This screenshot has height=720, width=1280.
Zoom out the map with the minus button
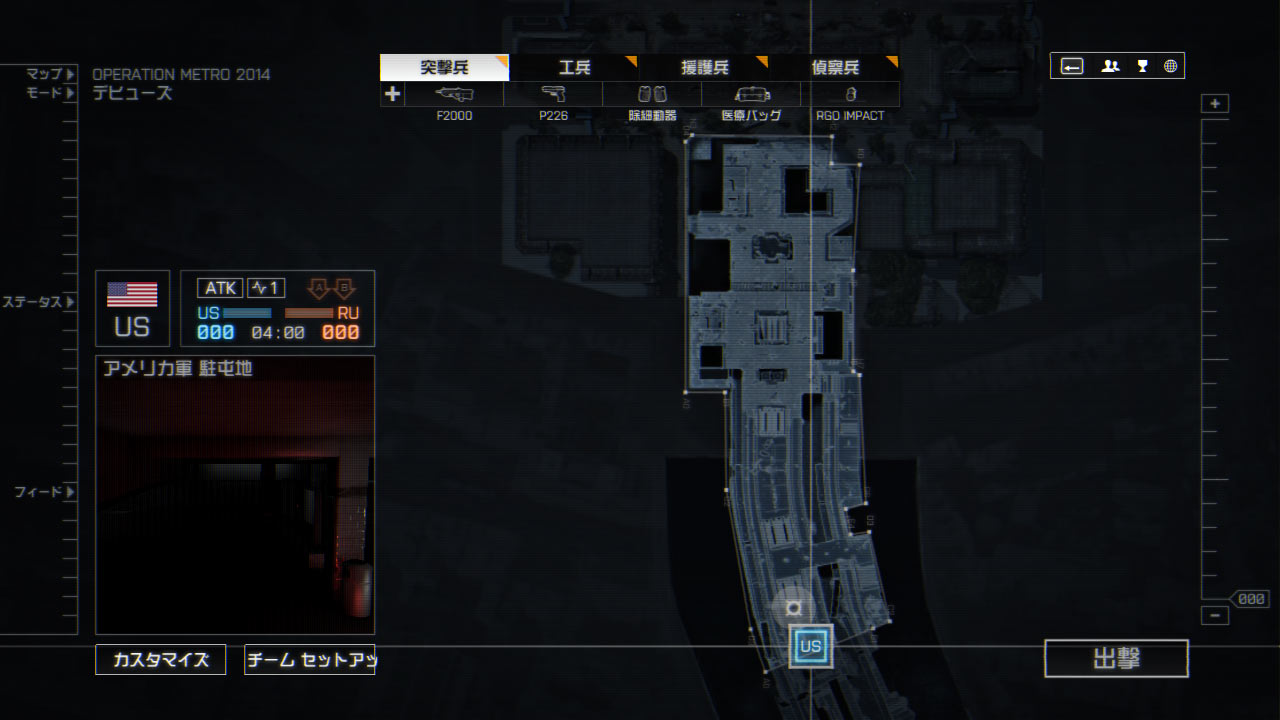click(1215, 616)
